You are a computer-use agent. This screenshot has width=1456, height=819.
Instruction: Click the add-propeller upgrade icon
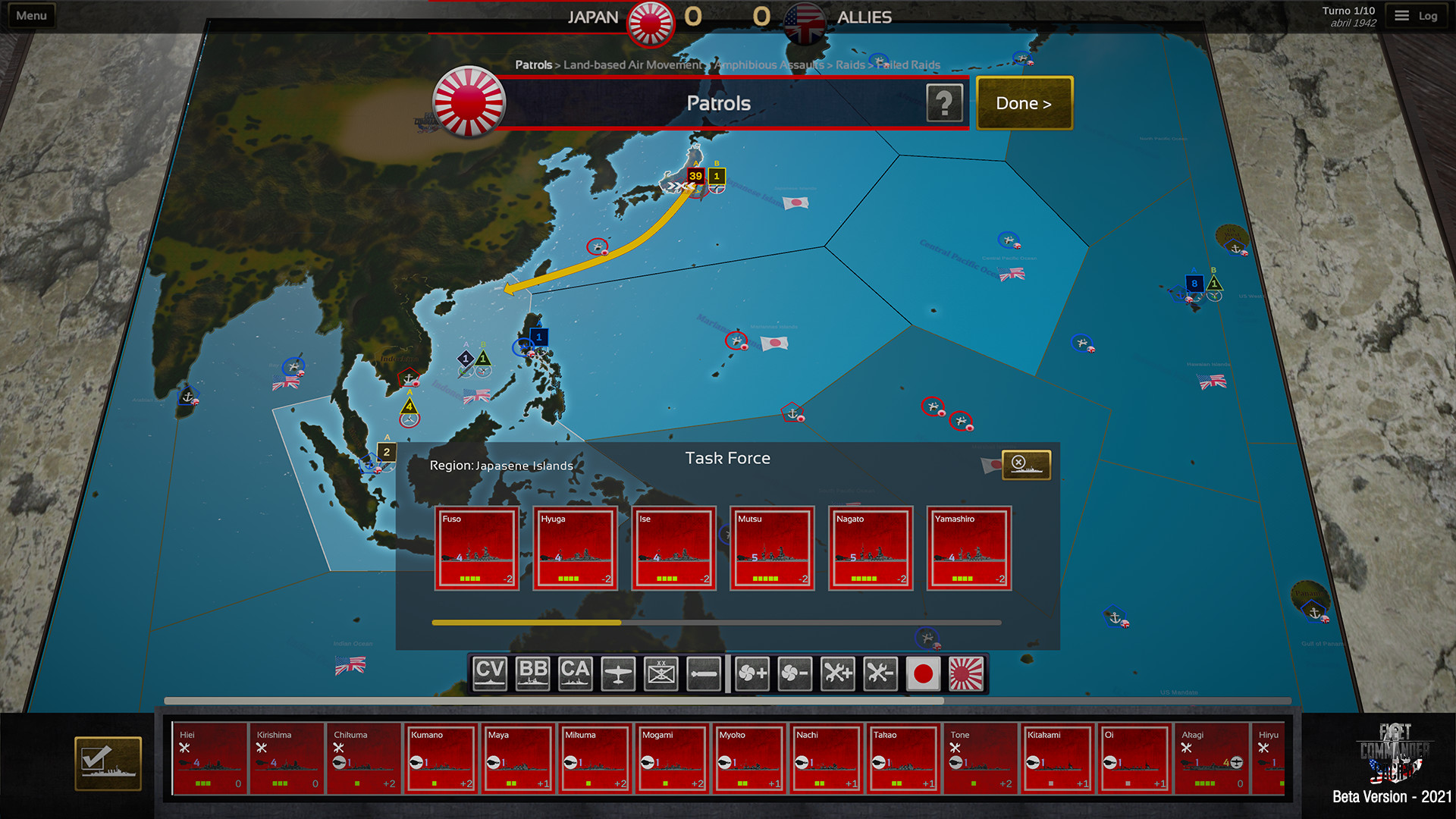point(752,673)
